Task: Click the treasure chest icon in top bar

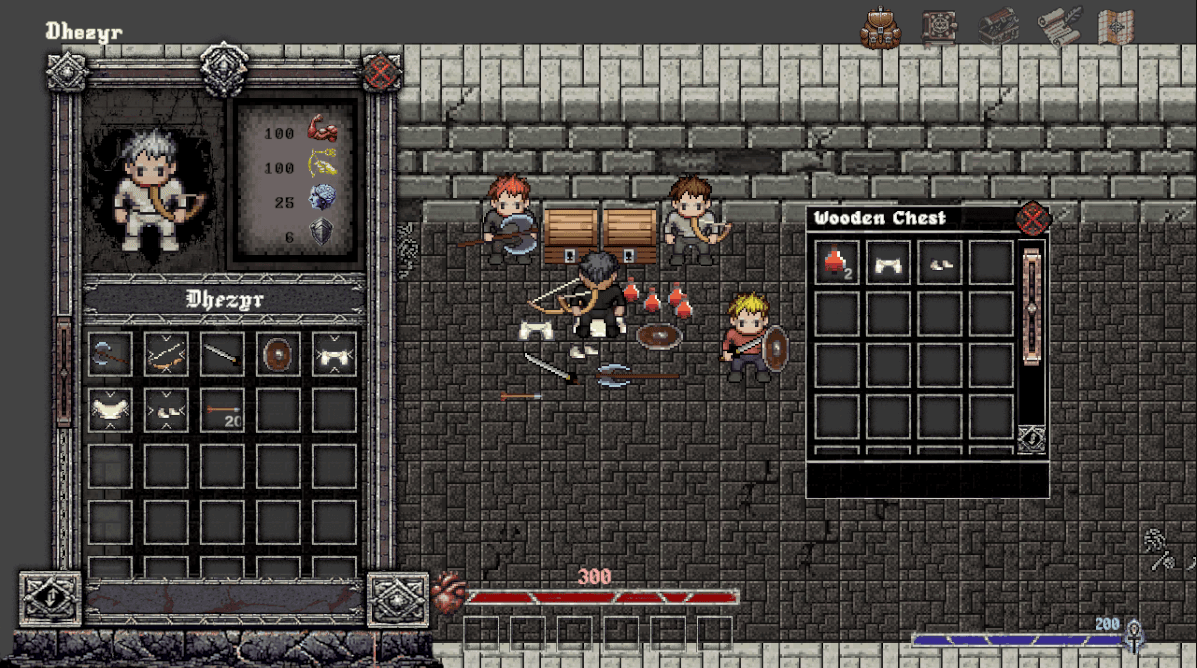Action: 998,27
